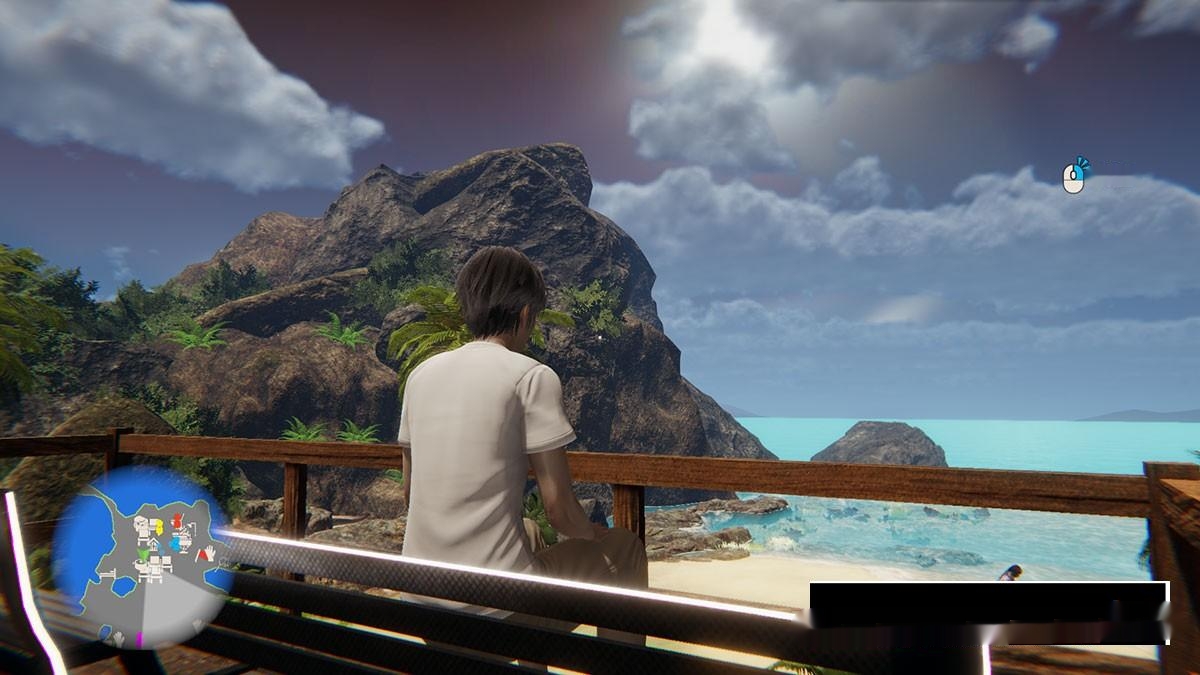Image resolution: width=1200 pixels, height=675 pixels.
Task: Select the green marker on the minimap
Action: point(143,554)
